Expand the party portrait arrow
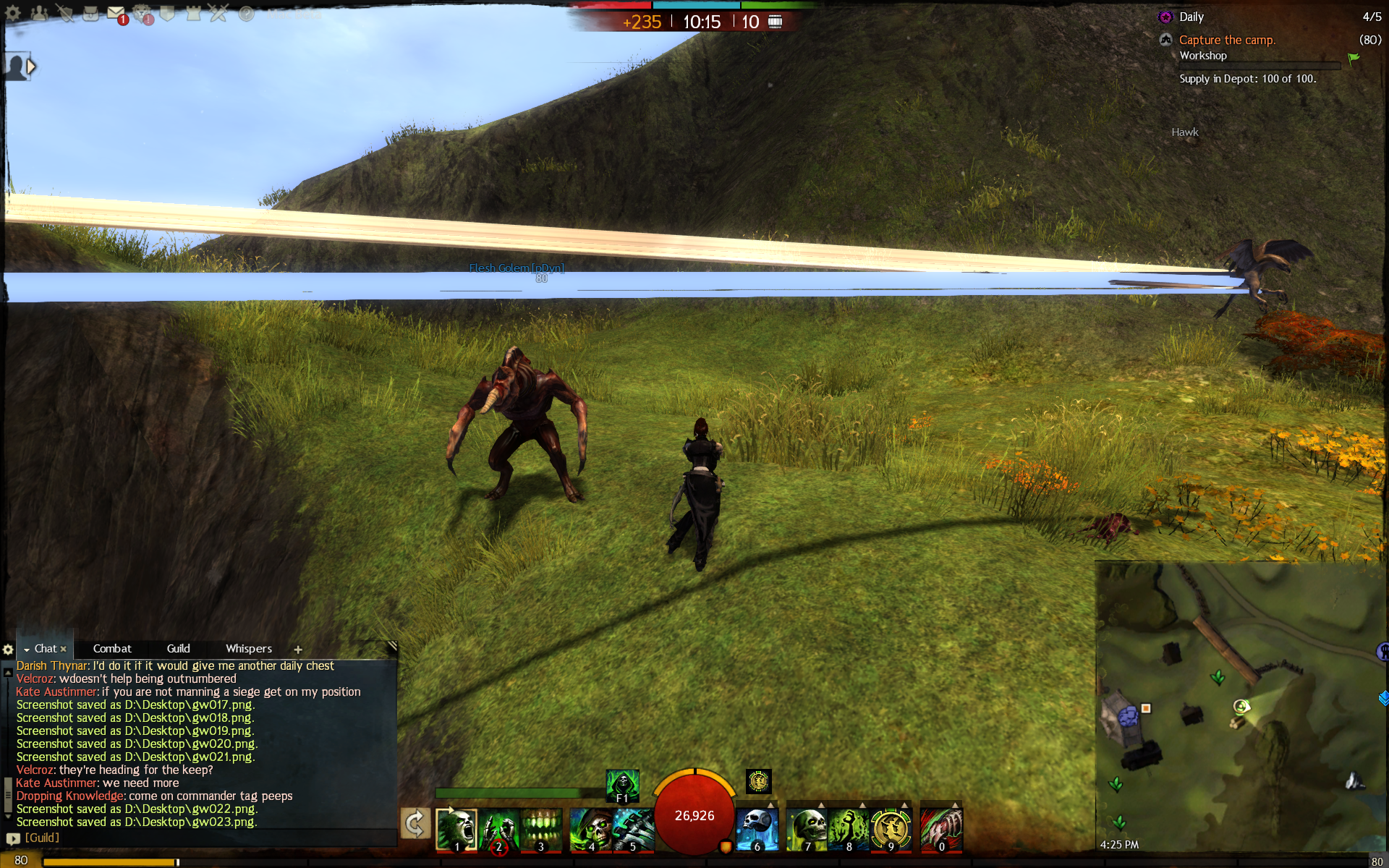 point(31,67)
